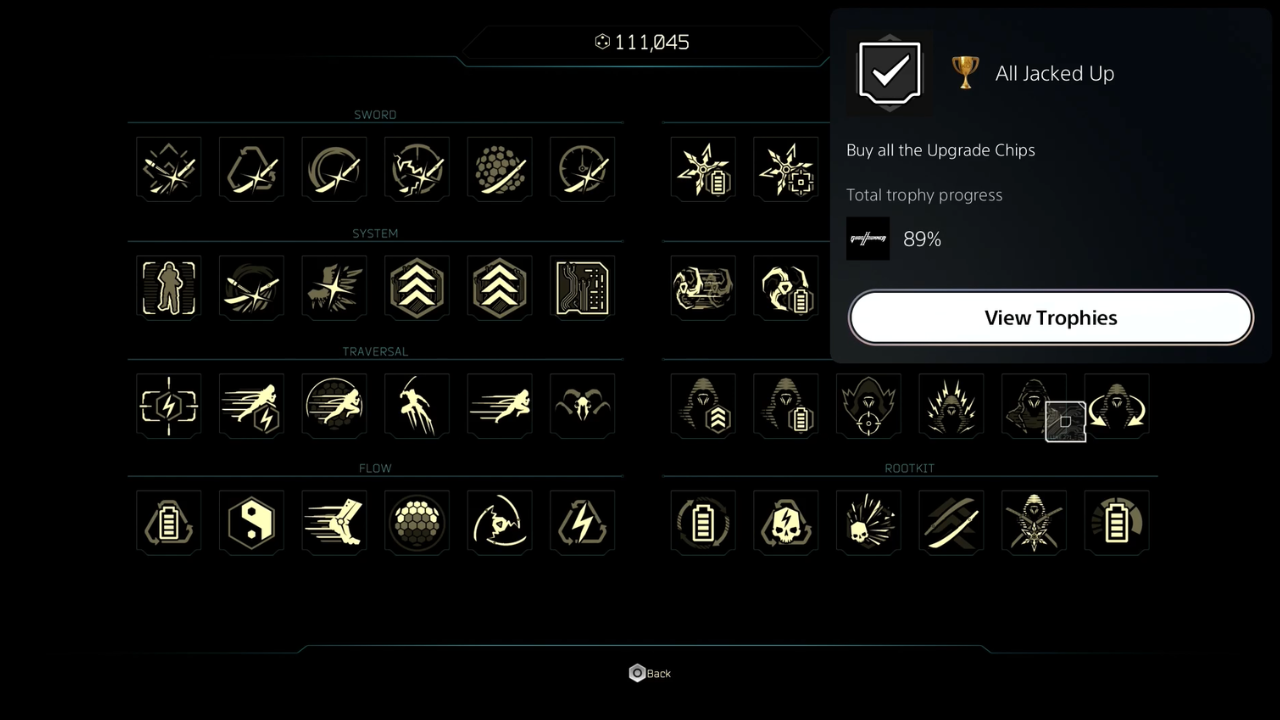
Task: Click the ROOTKIT section header
Action: coord(909,467)
